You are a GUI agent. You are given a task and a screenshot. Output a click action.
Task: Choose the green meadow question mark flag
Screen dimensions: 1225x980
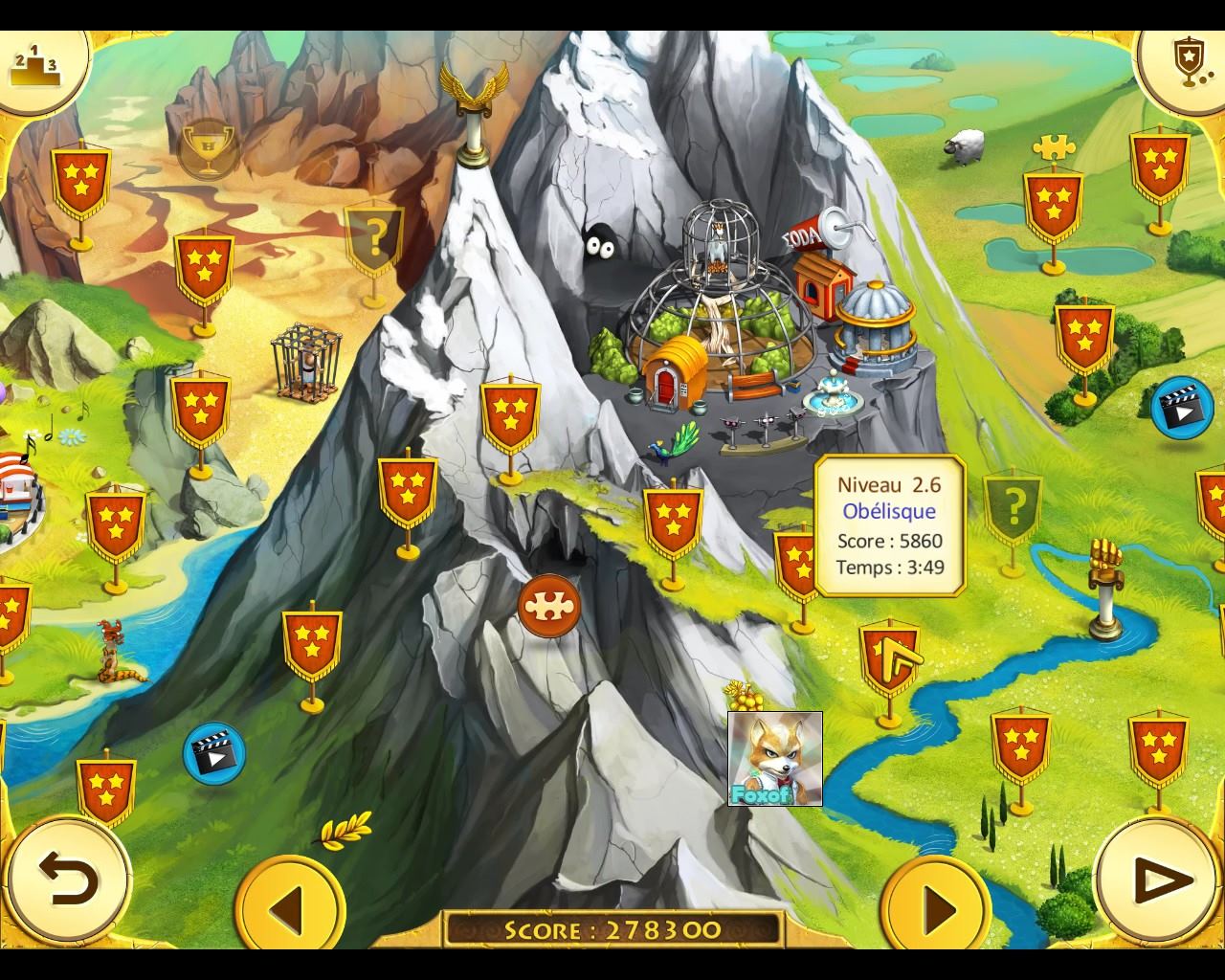coord(1013,502)
